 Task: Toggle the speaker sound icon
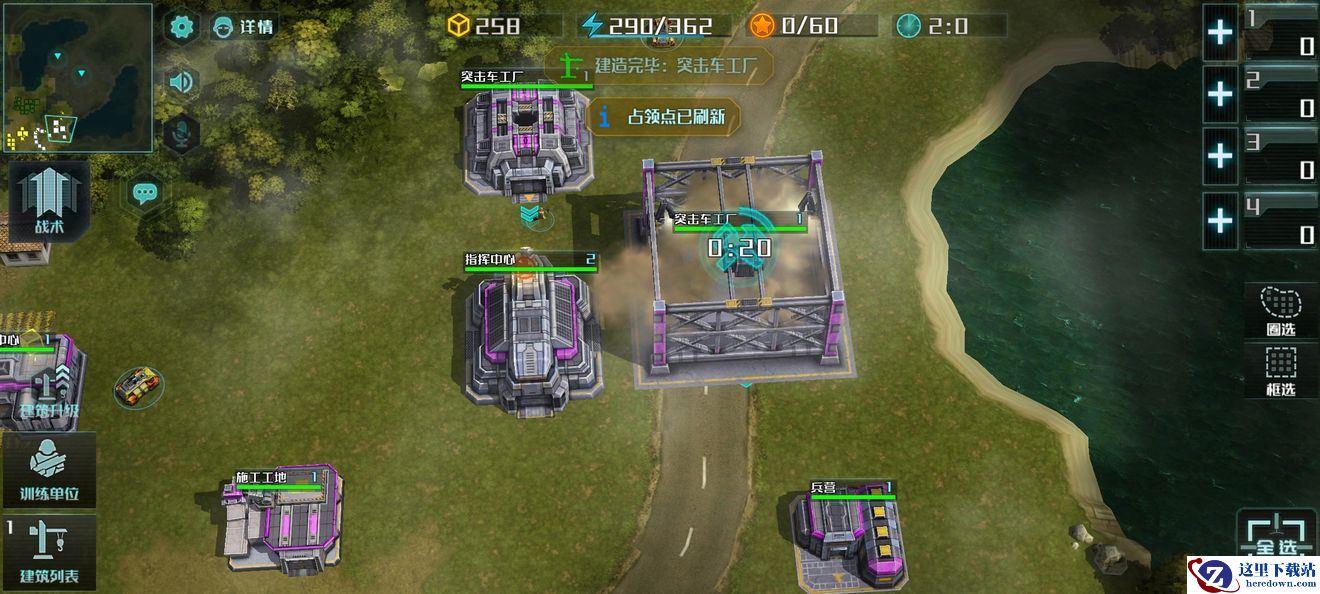(181, 81)
